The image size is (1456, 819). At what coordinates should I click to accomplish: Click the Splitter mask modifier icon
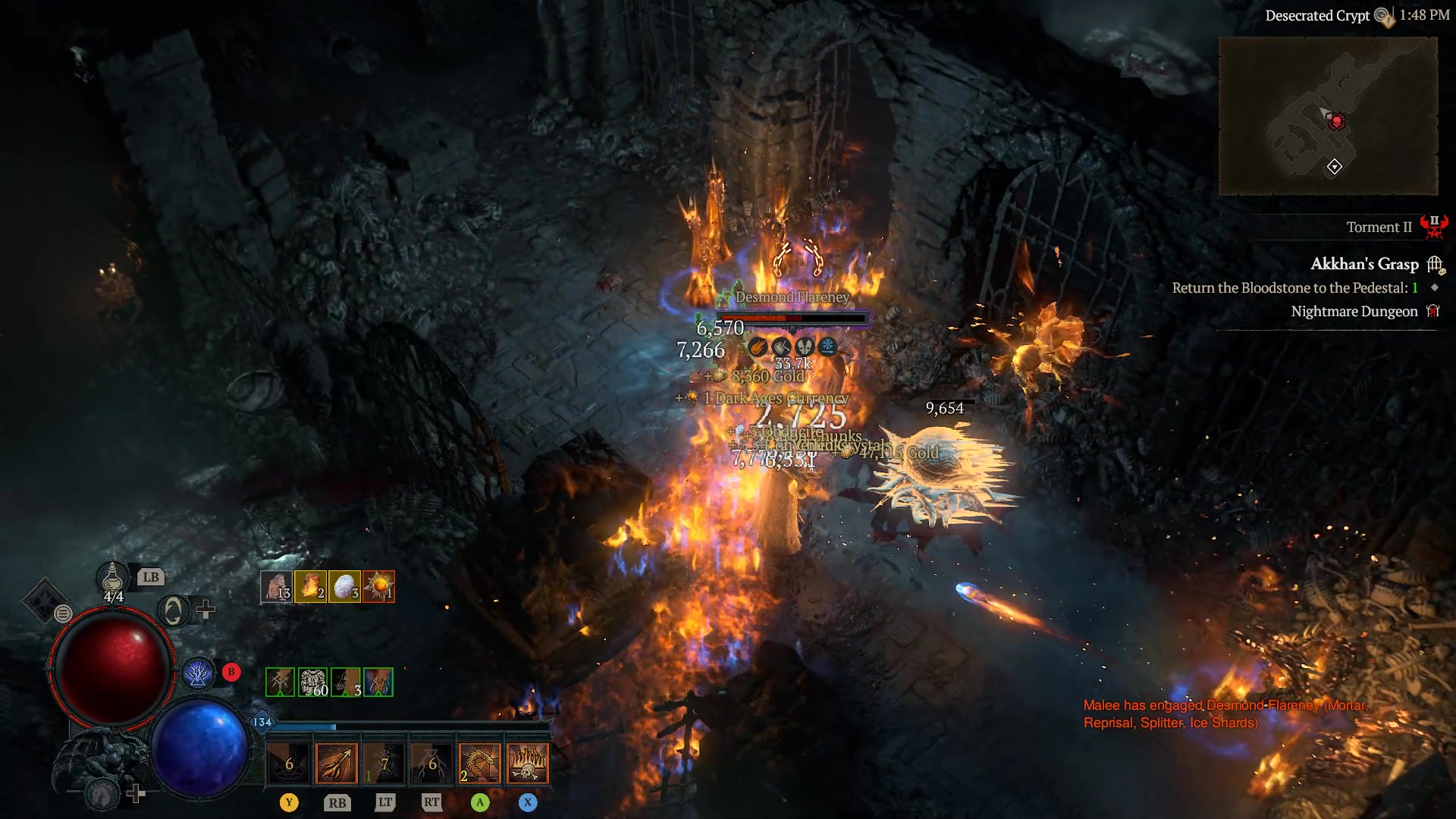tap(805, 346)
